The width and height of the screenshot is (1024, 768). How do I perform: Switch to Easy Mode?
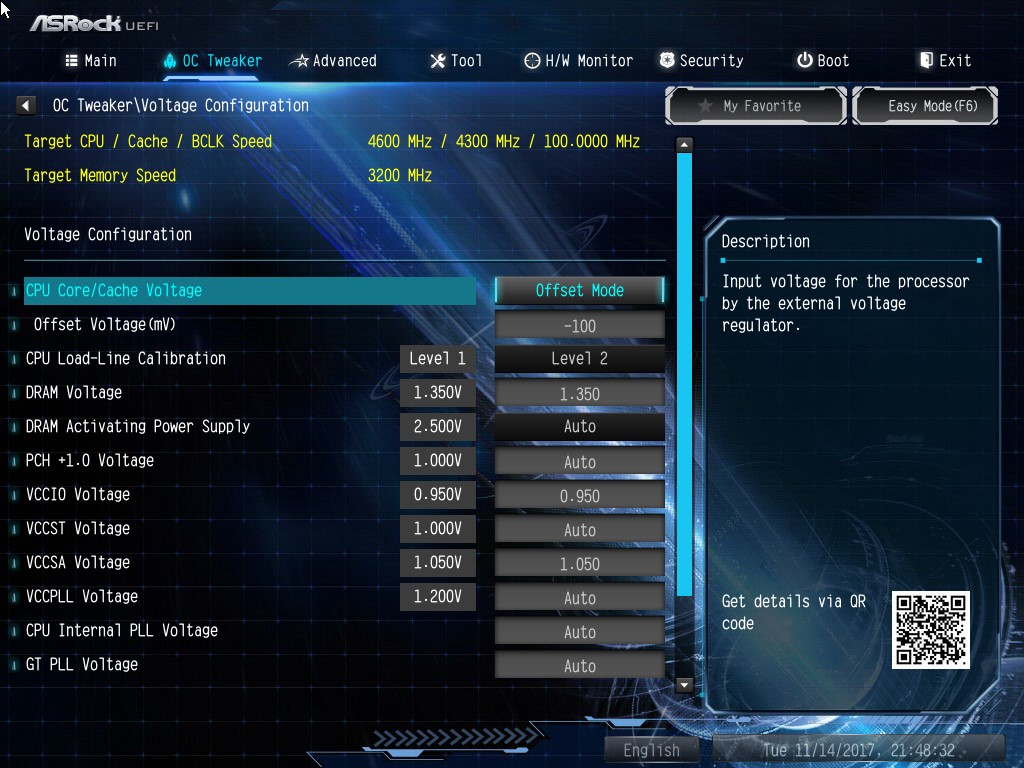(x=925, y=106)
